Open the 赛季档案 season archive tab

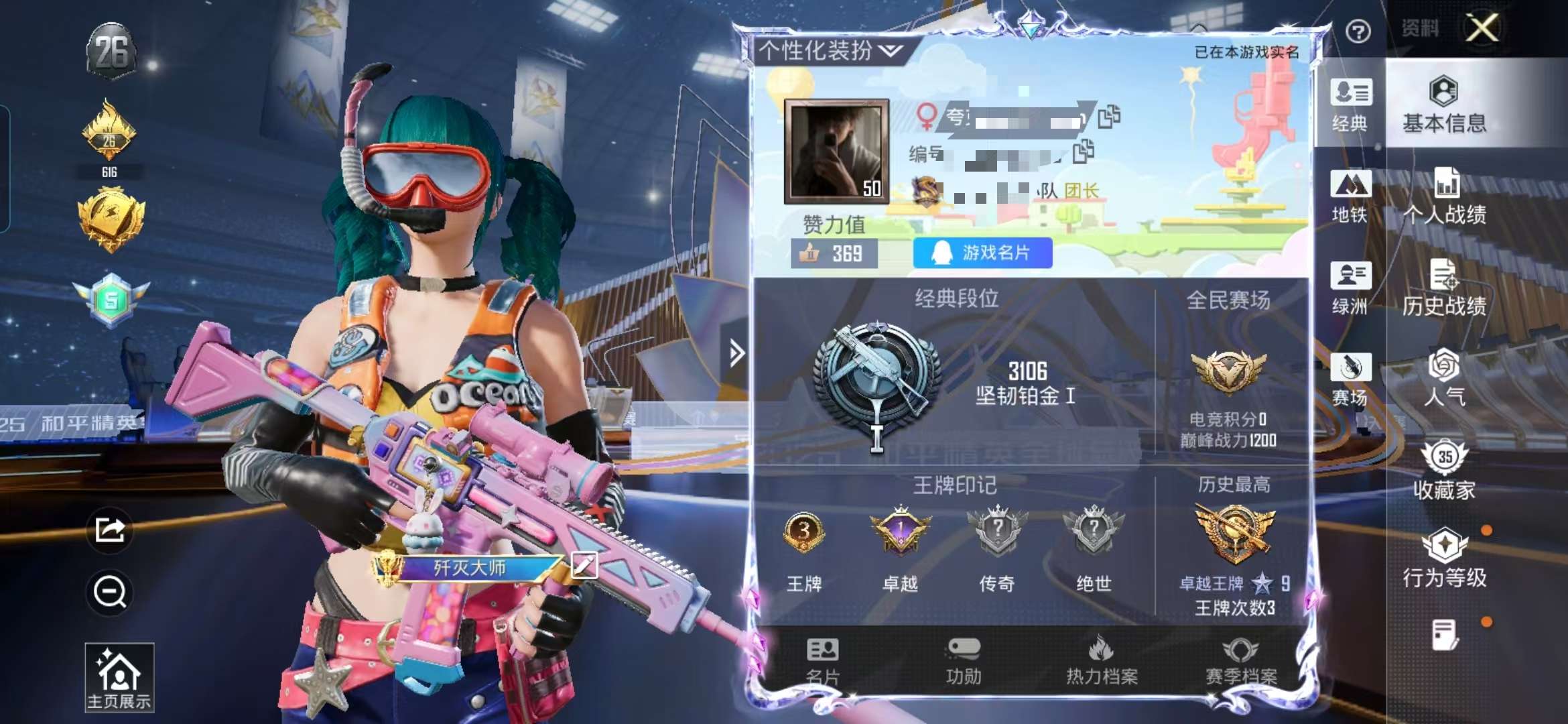click(1241, 662)
